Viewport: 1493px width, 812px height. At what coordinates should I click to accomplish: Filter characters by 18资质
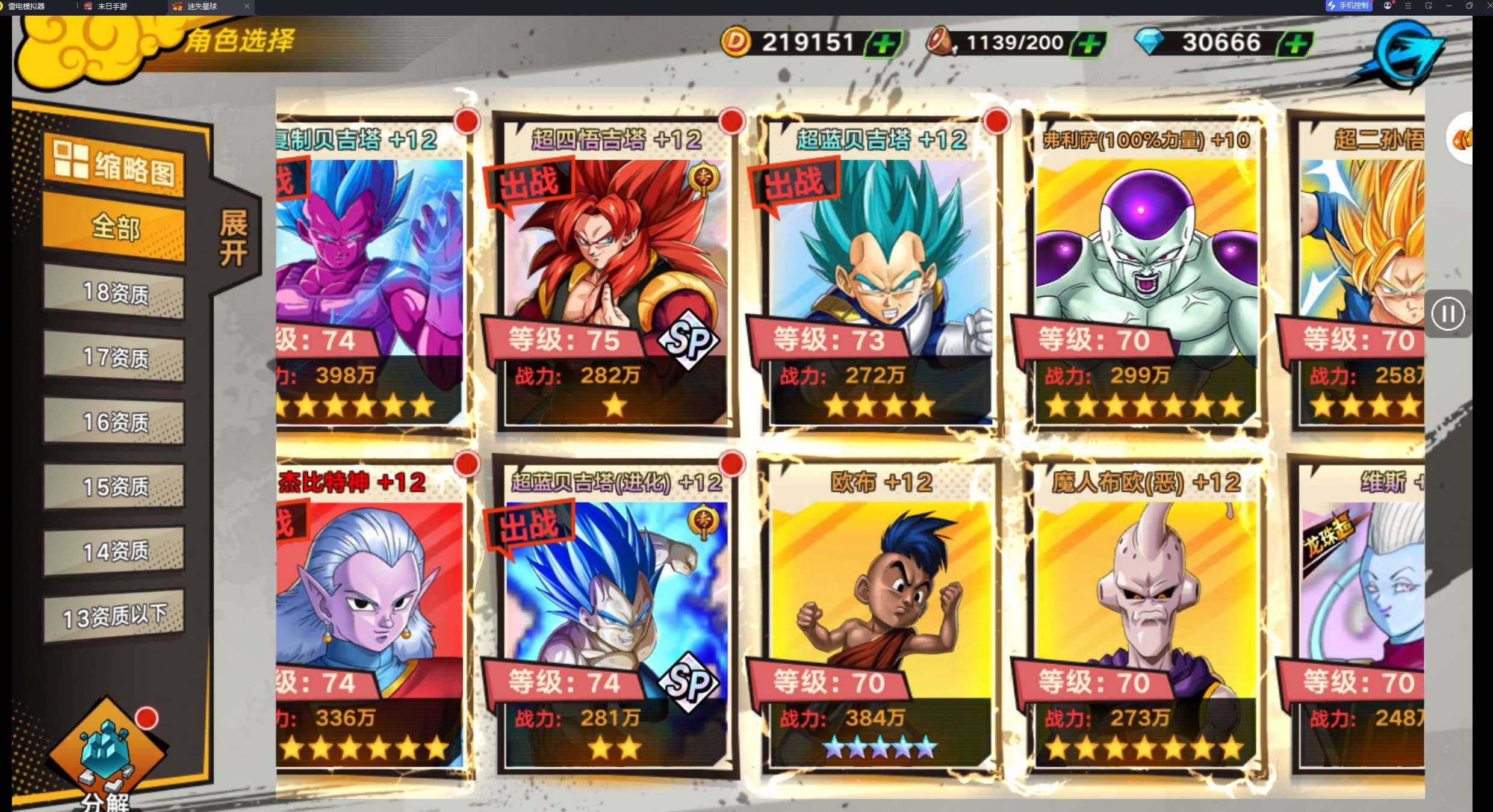(114, 293)
